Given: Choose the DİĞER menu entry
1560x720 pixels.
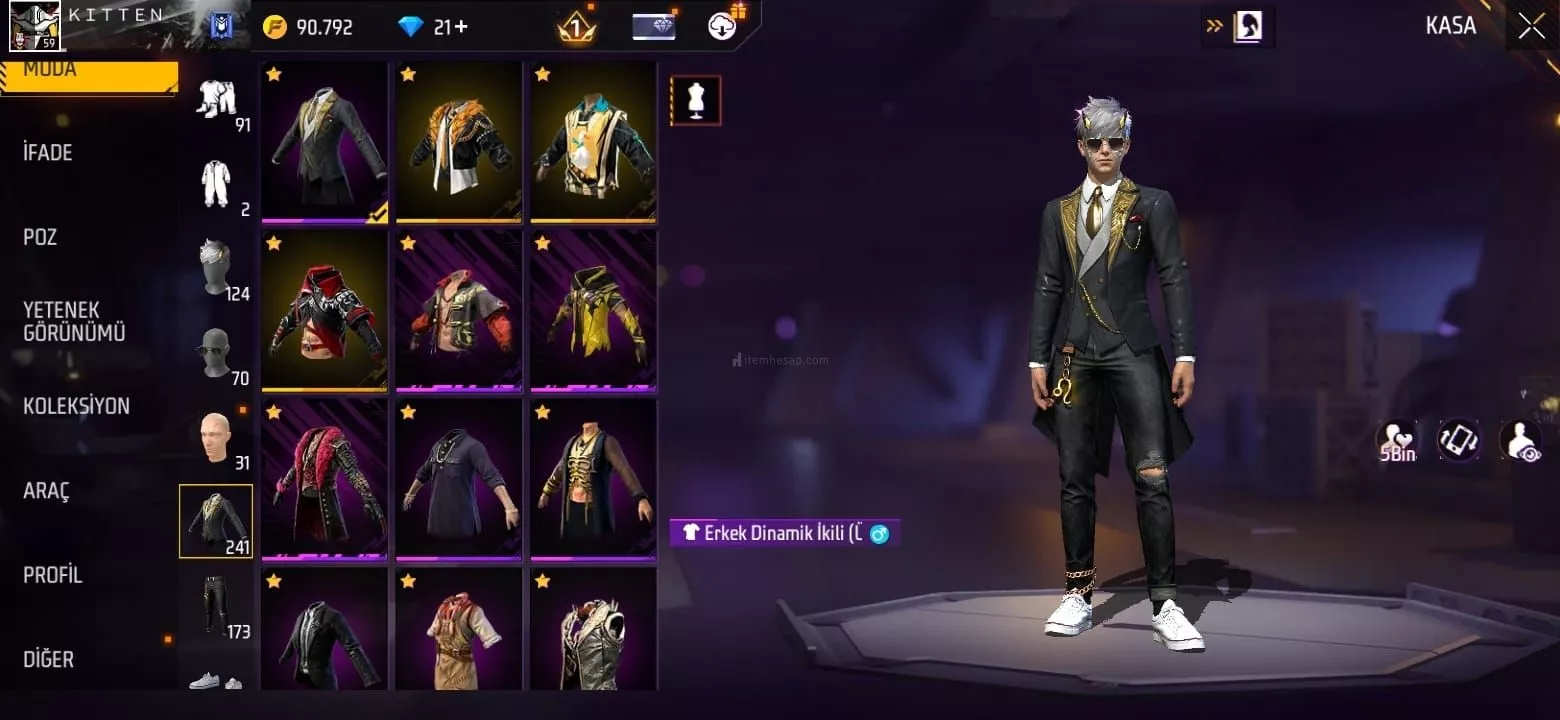Looking at the screenshot, I should pos(49,659).
